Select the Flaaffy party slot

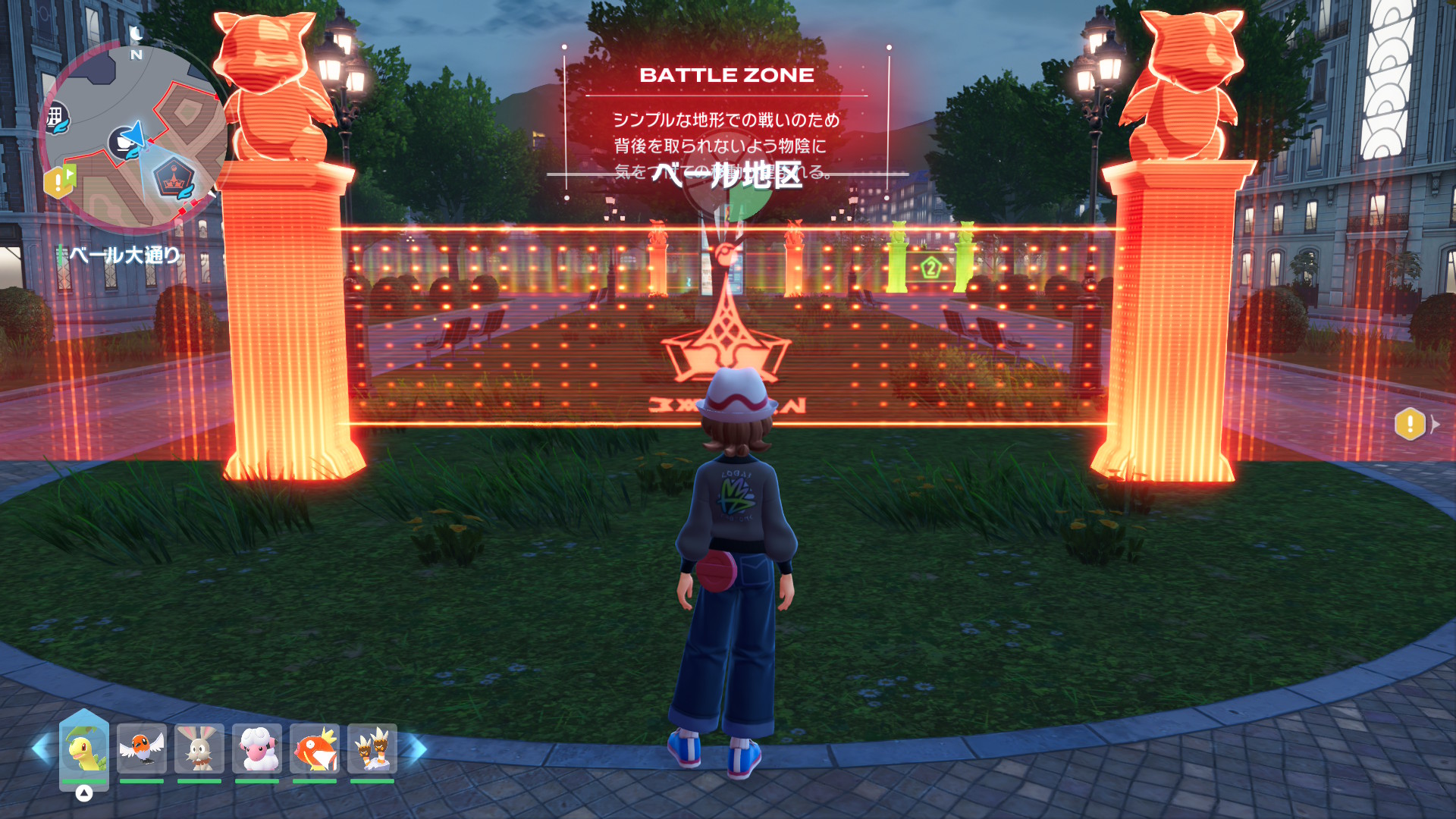pos(257,749)
